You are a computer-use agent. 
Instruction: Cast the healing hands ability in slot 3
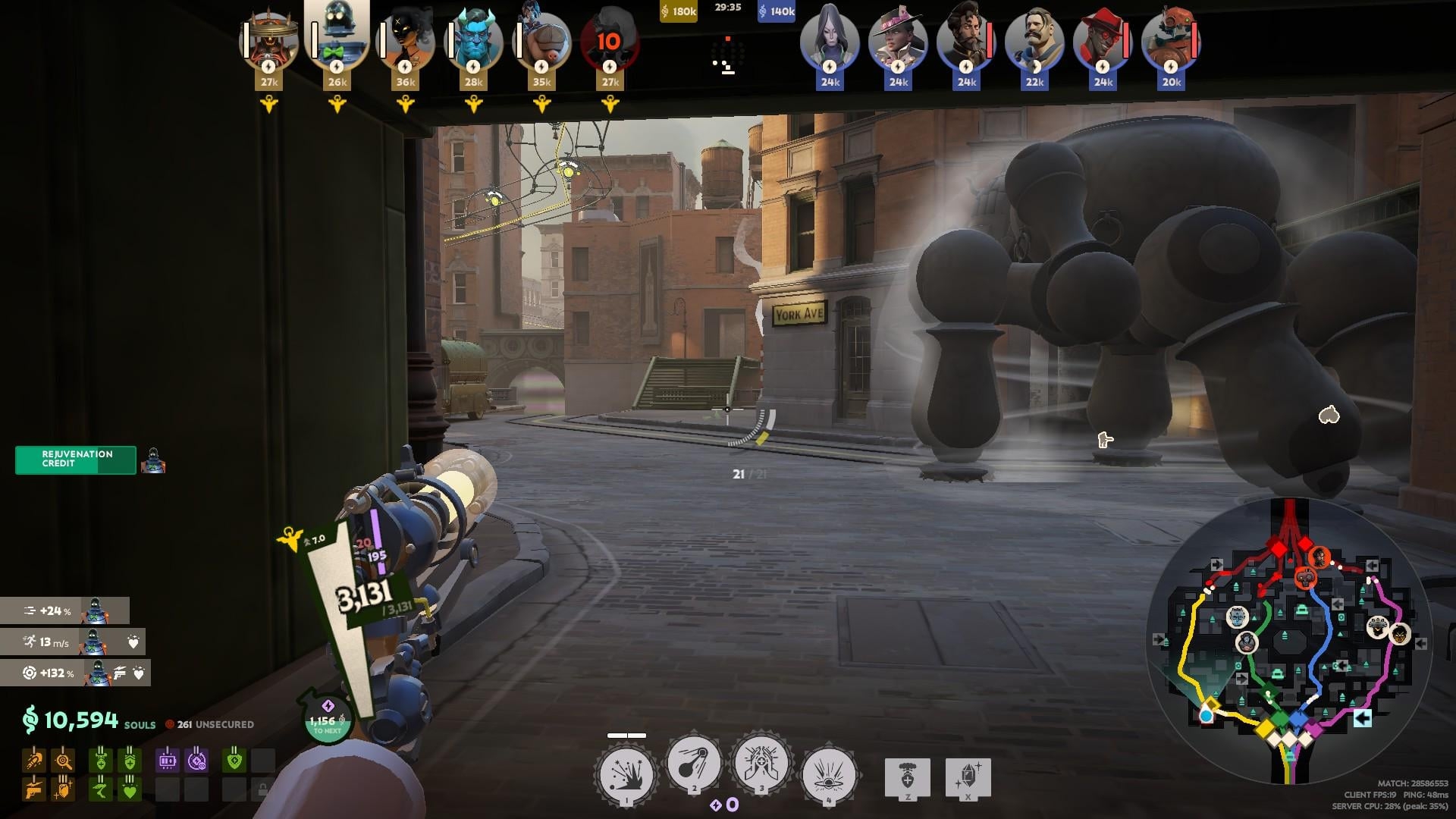[x=761, y=764]
